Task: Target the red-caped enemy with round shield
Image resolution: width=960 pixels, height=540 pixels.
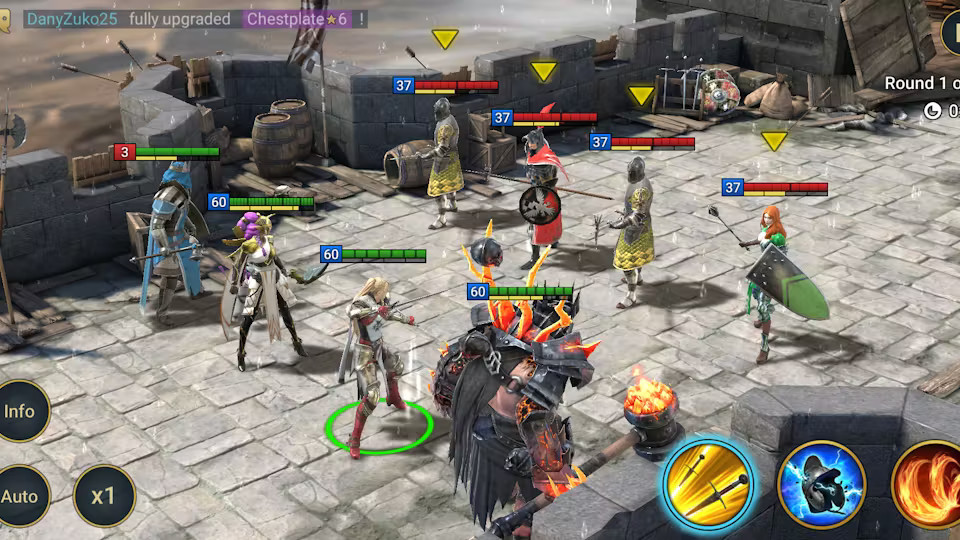Action: coord(543,195)
